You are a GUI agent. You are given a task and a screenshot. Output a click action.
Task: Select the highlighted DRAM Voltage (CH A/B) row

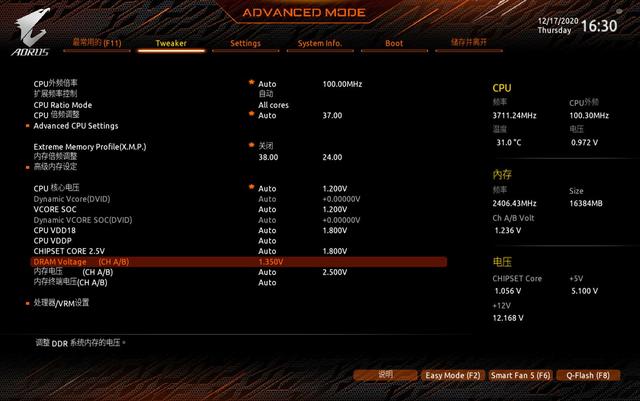click(x=80, y=261)
